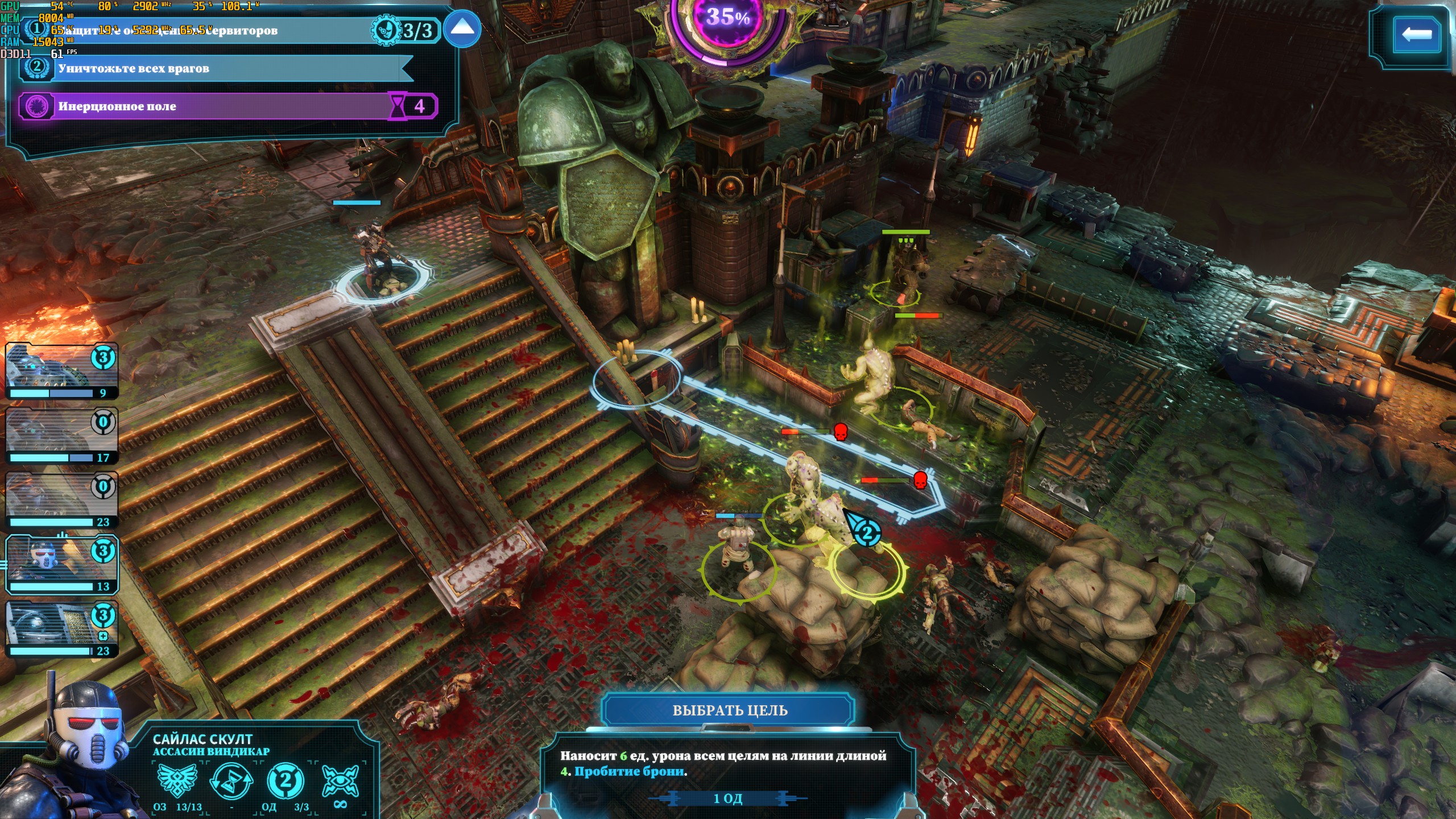Click the eye with lightning icon
The height and width of the screenshot is (819, 1456).
tap(340, 781)
